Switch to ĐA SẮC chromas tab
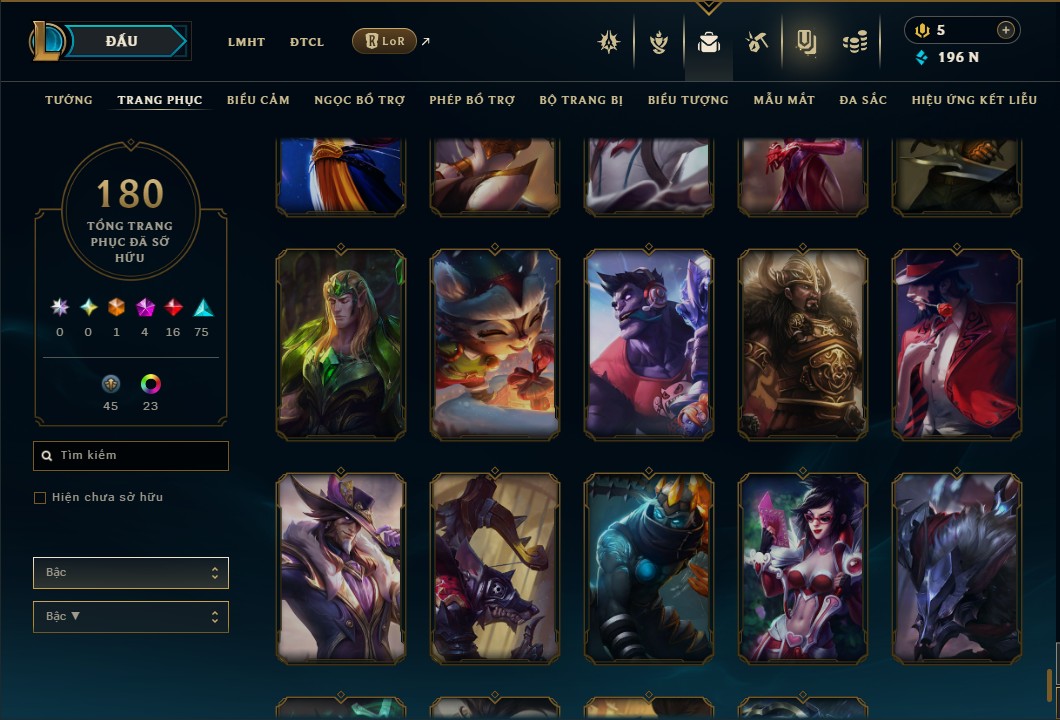Image resolution: width=1060 pixels, height=720 pixels. coord(863,100)
